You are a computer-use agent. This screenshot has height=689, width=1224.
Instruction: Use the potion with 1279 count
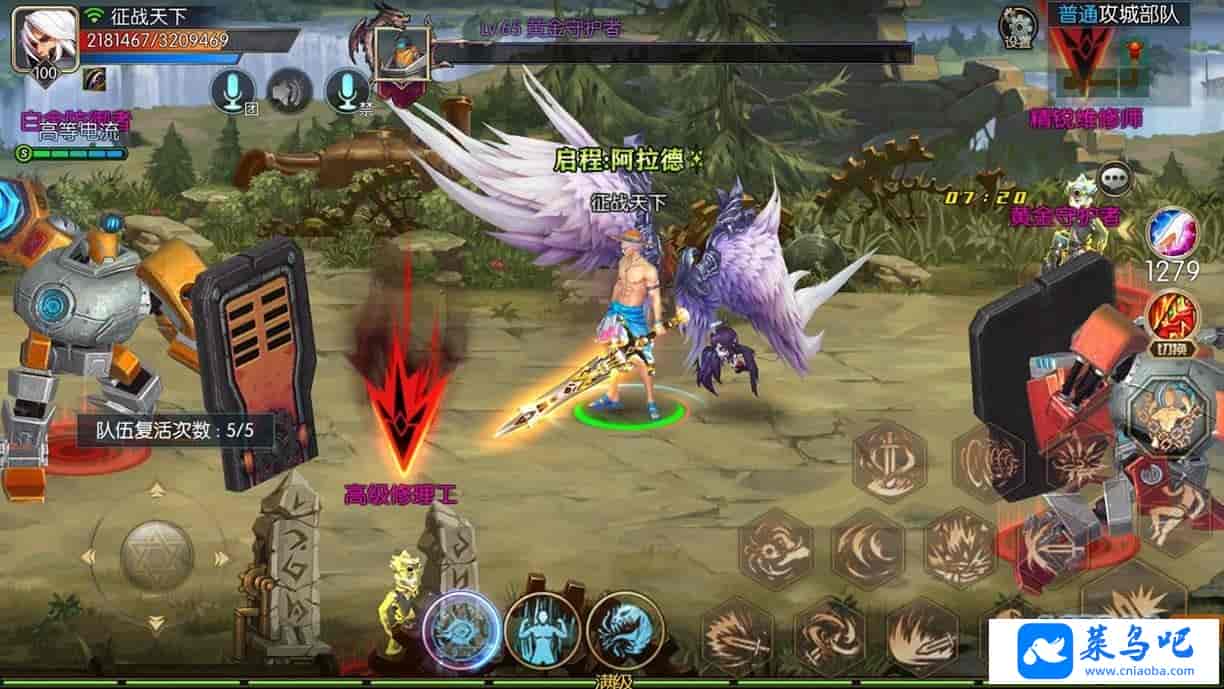1171,232
